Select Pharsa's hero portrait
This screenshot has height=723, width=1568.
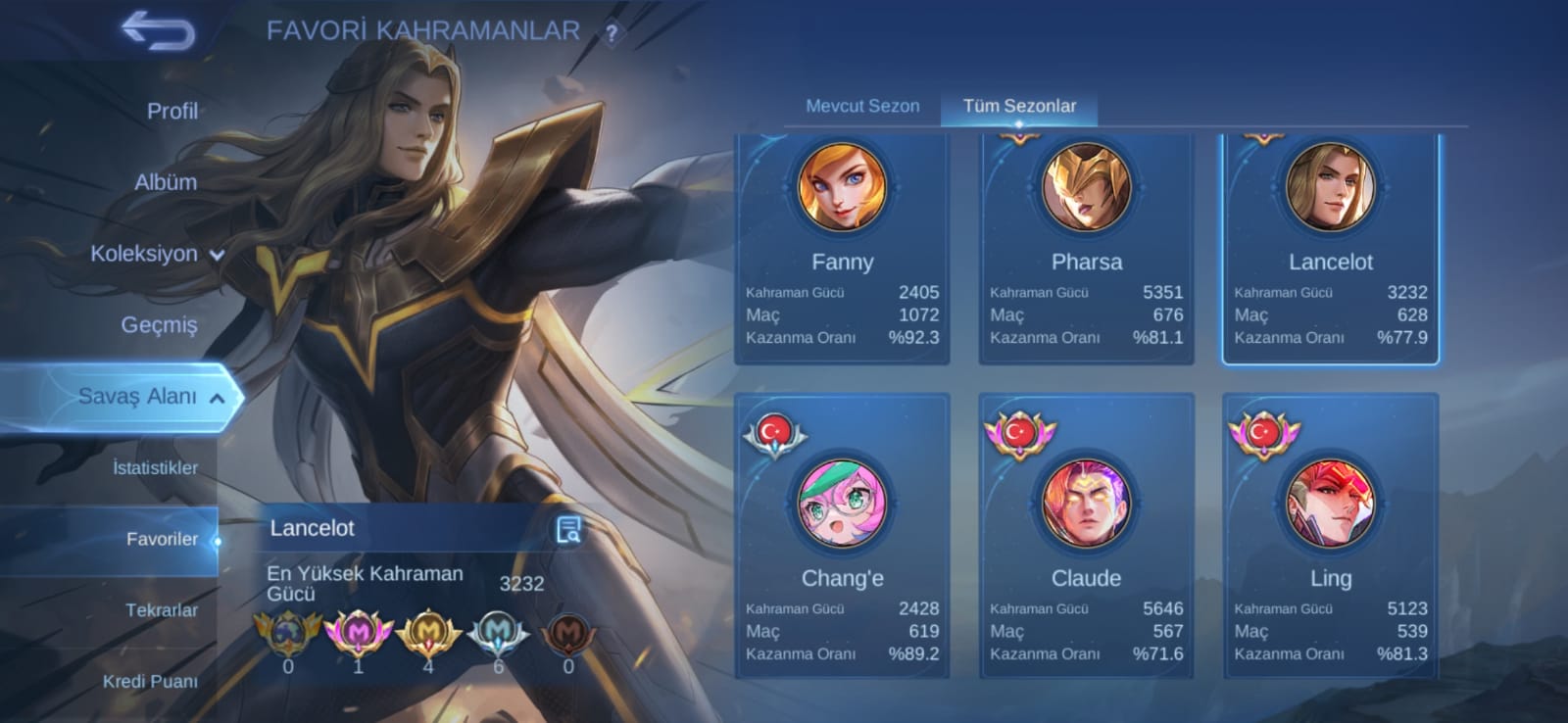point(1086,187)
